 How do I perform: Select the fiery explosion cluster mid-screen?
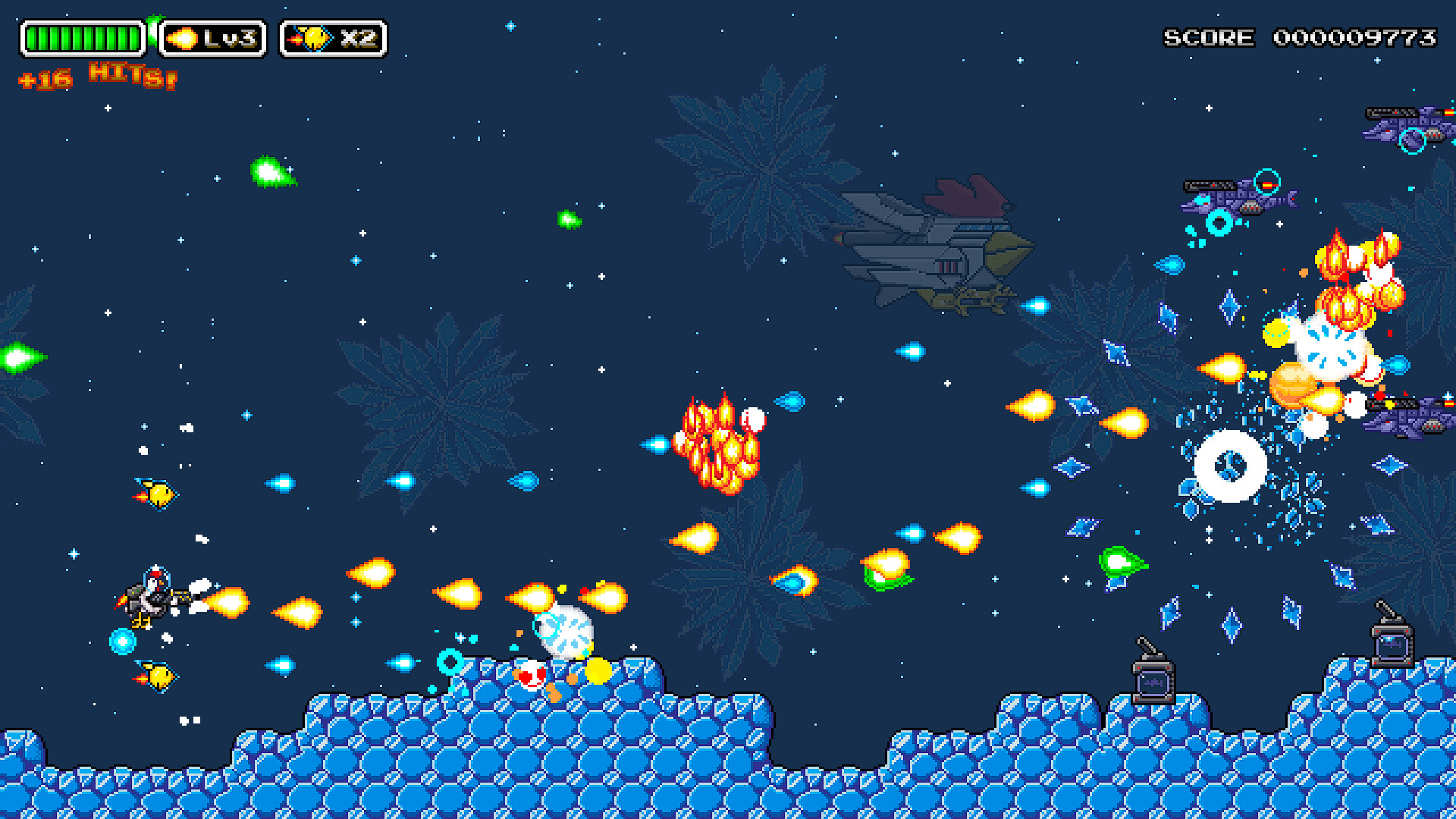click(717, 447)
